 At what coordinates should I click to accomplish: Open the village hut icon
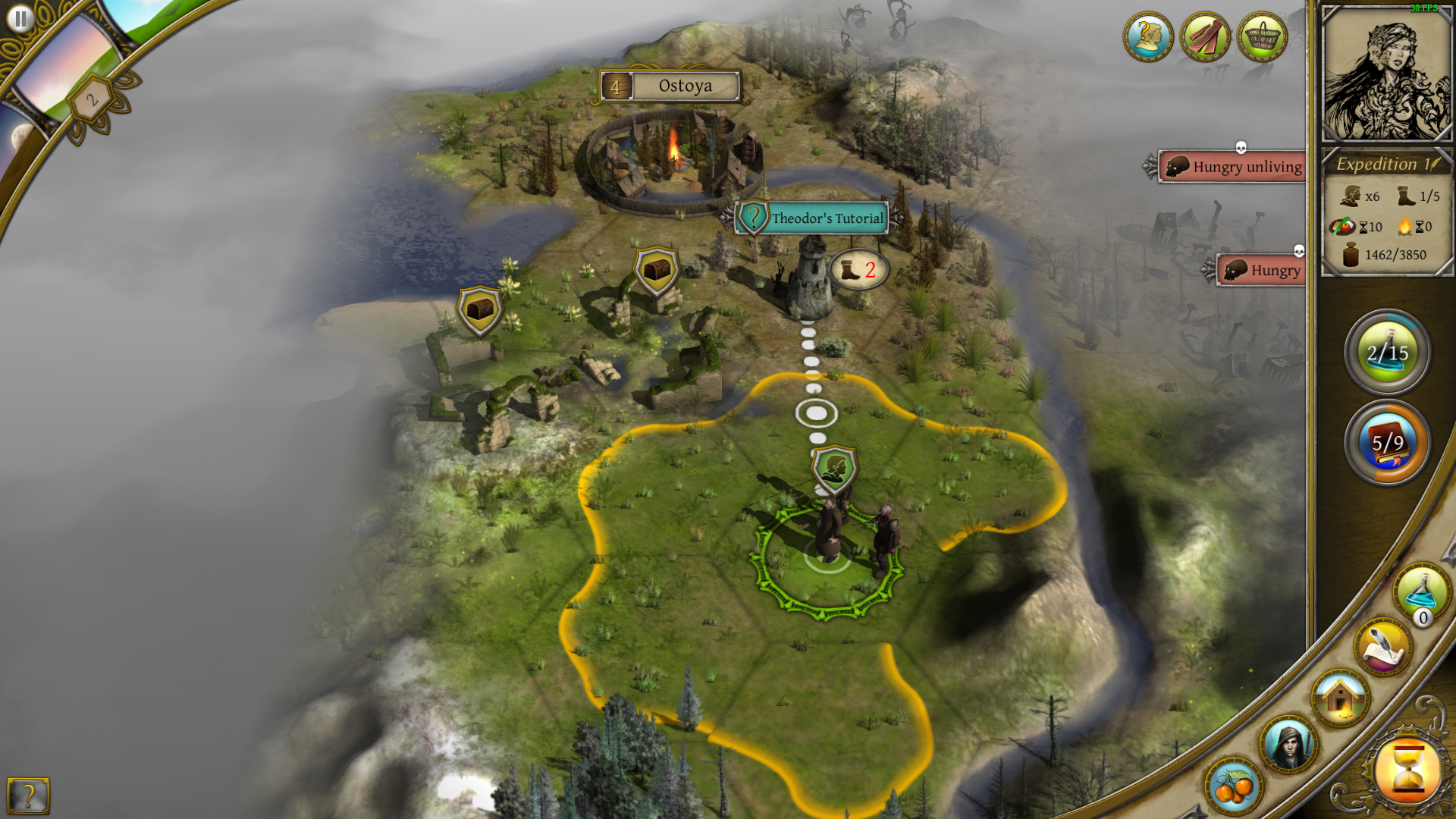(x=1340, y=697)
